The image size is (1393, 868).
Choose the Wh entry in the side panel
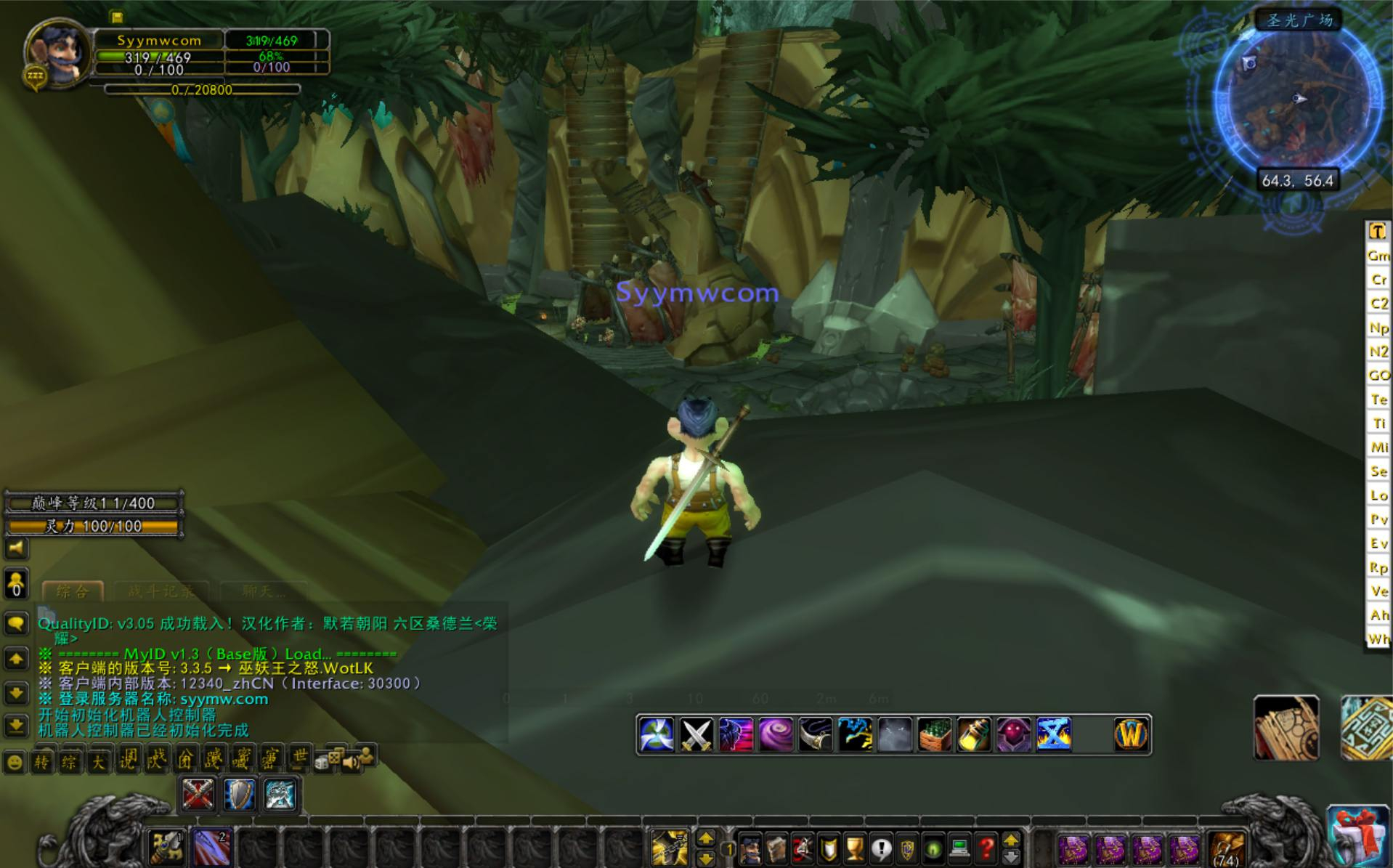[1378, 639]
